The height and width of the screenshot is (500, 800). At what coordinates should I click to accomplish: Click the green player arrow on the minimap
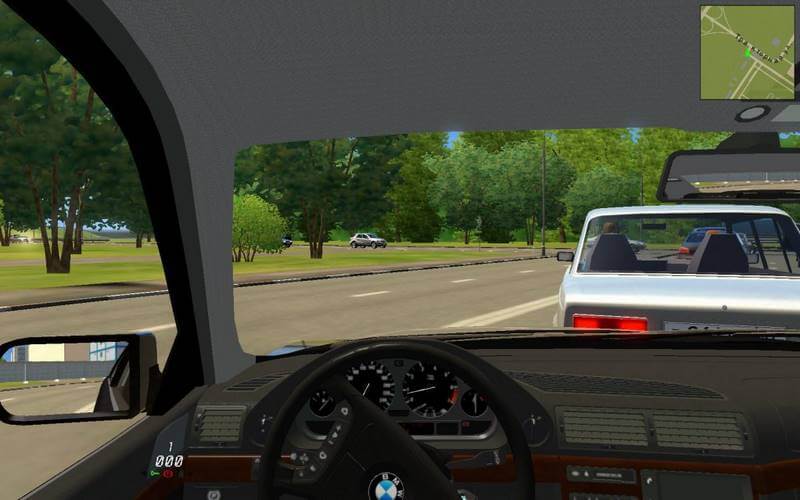(747, 53)
